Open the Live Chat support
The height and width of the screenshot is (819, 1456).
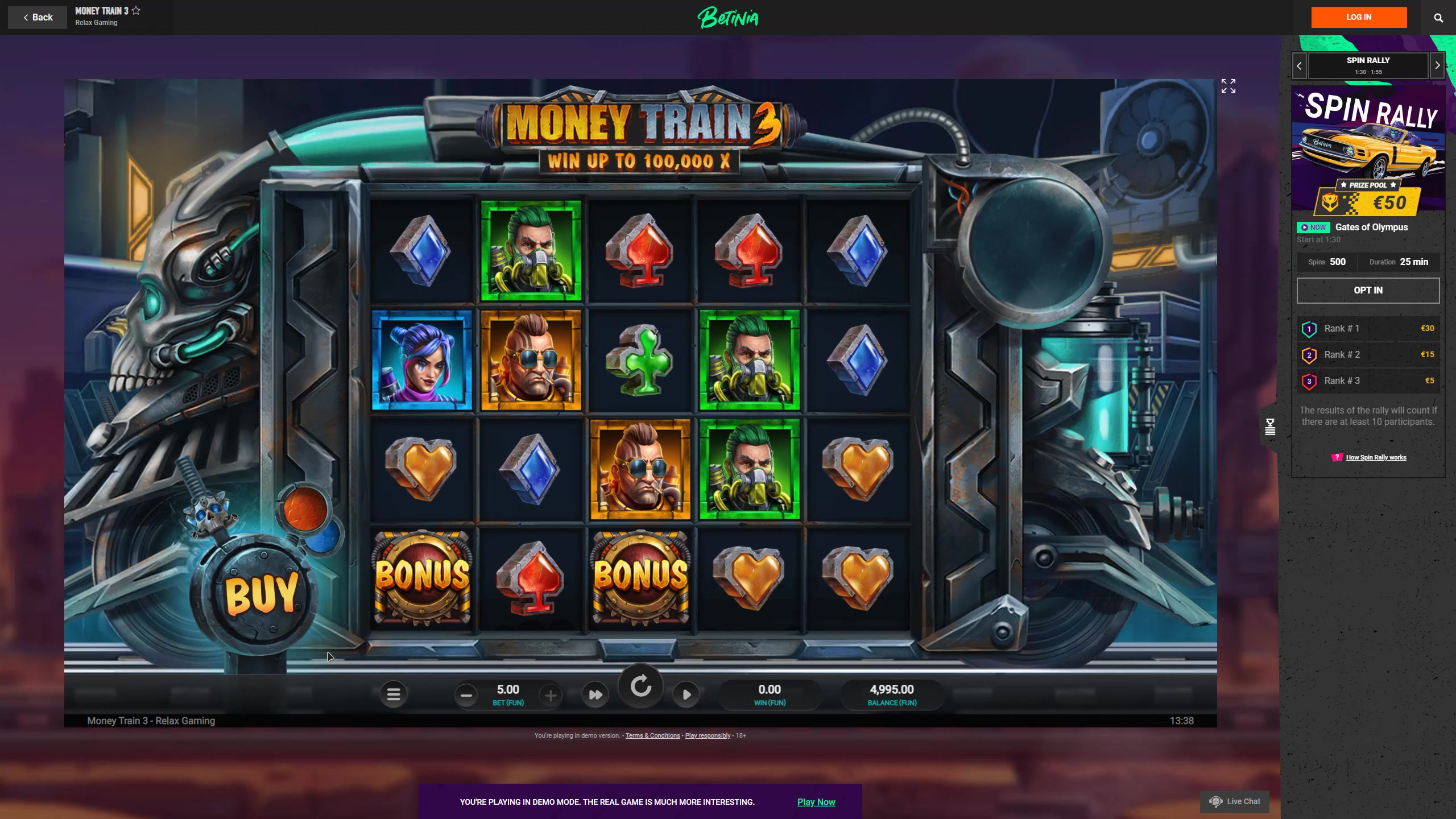point(1235,801)
